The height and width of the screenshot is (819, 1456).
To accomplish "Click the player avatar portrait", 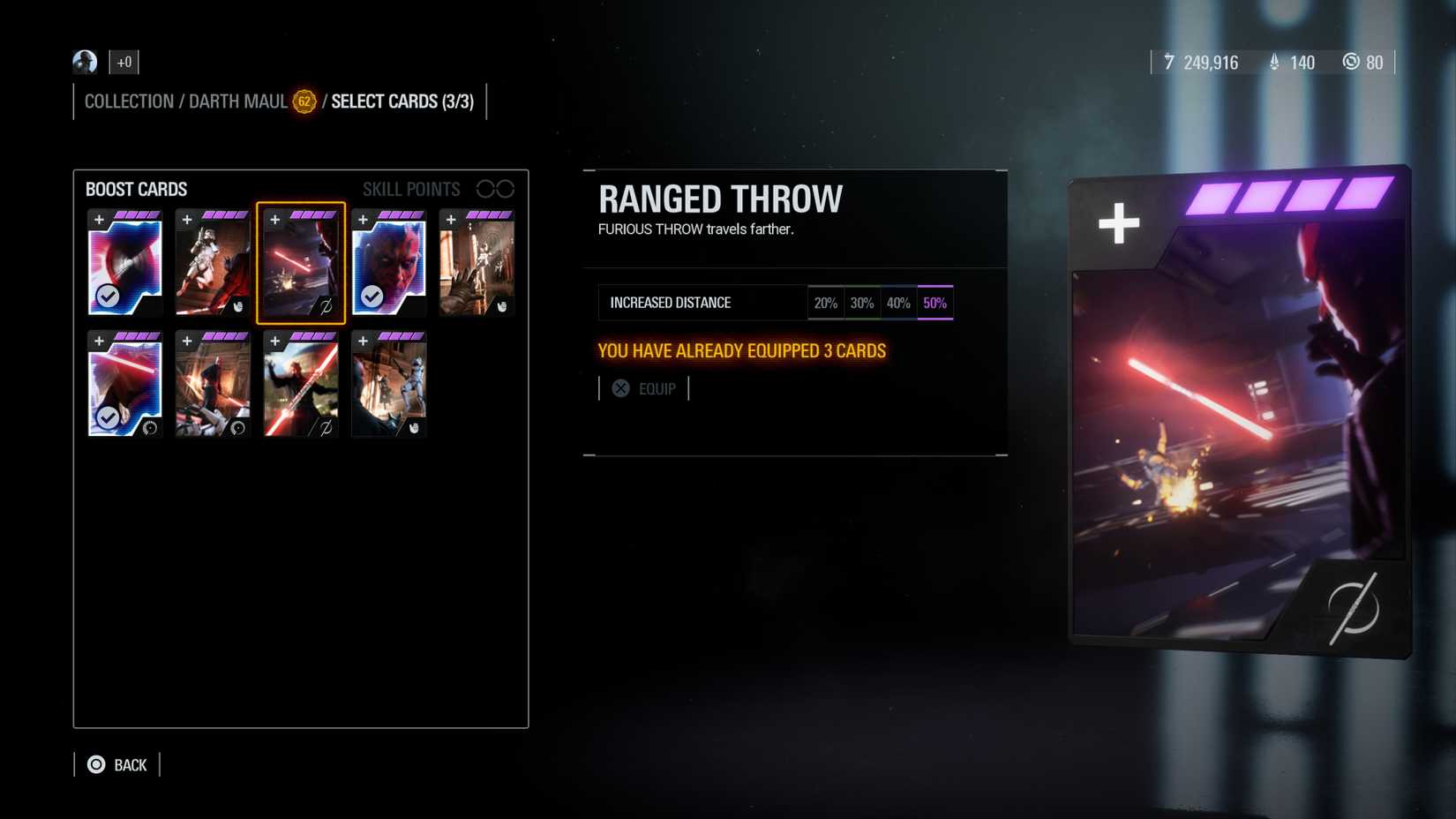I will (x=85, y=62).
